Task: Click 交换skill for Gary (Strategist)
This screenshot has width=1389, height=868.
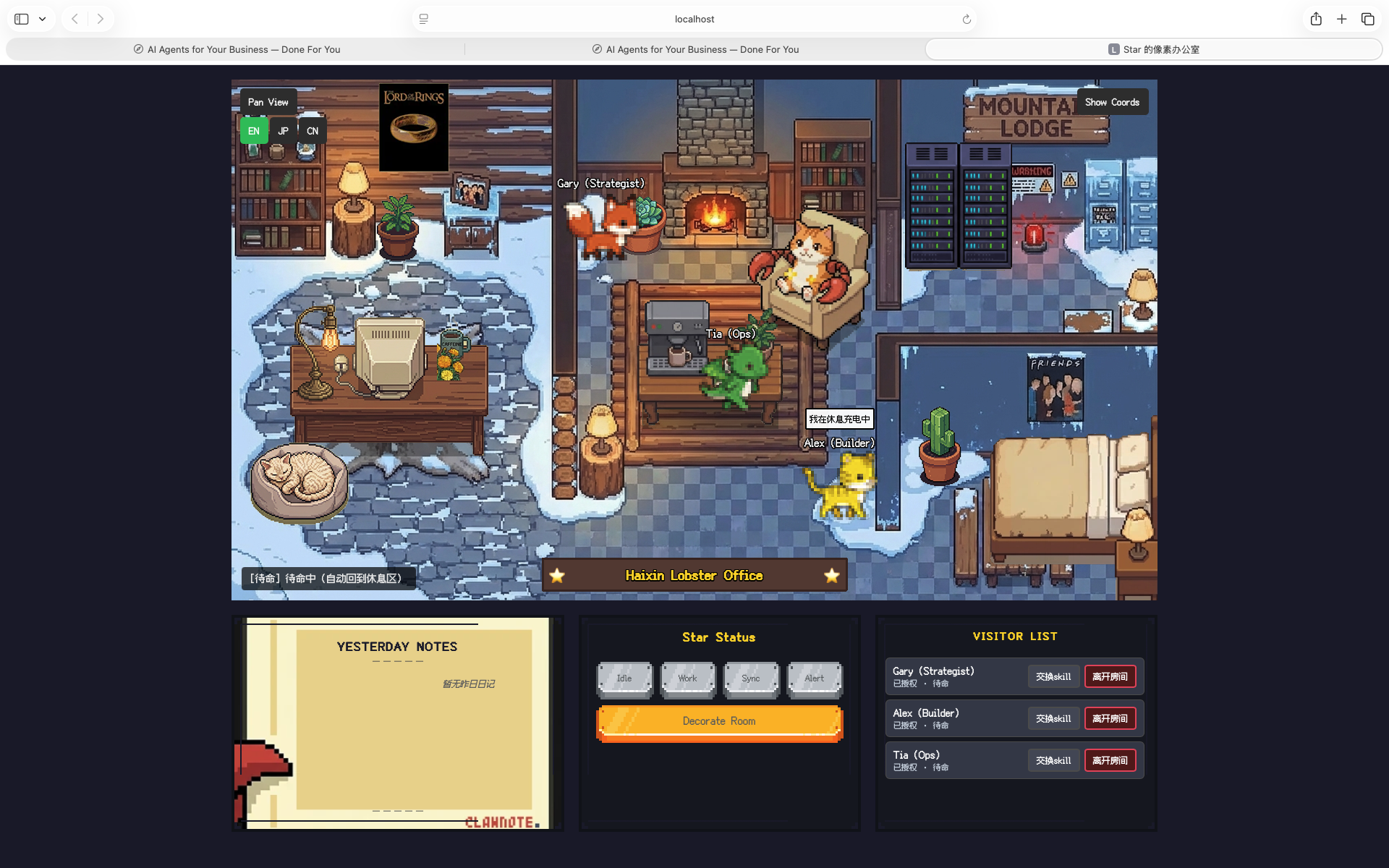Action: pyautogui.click(x=1053, y=676)
